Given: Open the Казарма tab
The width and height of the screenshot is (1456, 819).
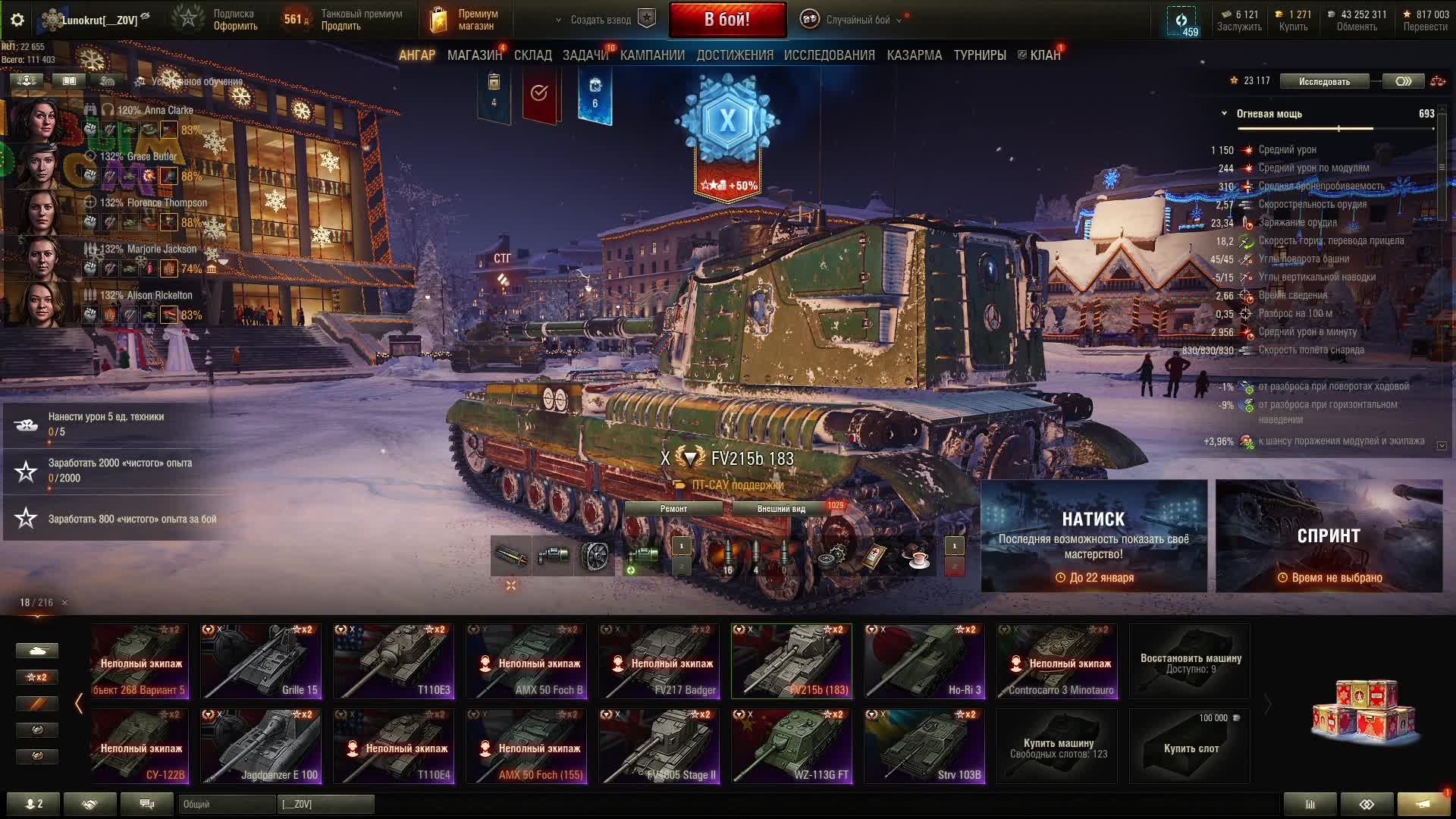Looking at the screenshot, I should point(914,55).
